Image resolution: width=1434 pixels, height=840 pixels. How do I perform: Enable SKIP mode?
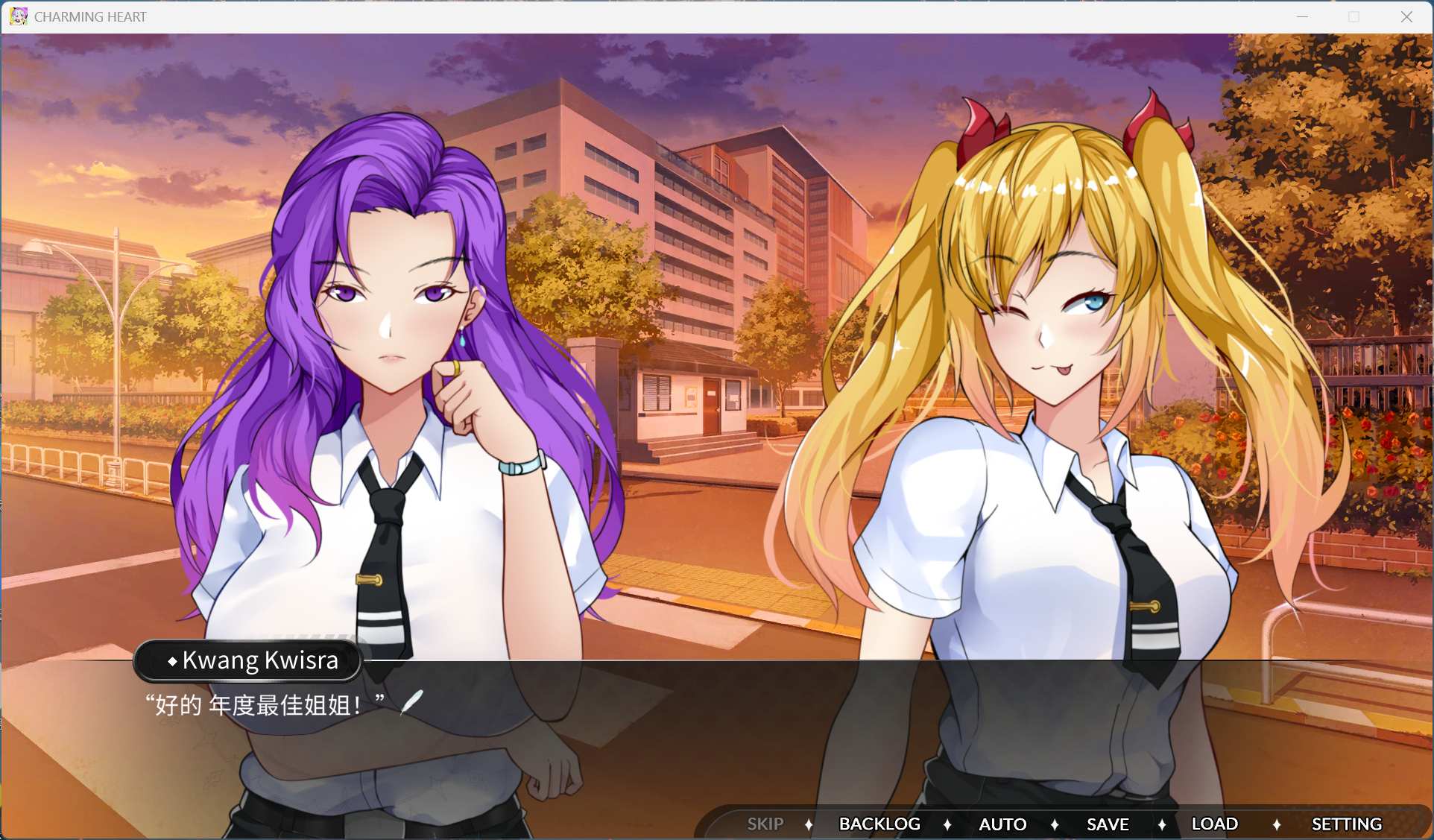[x=765, y=824]
